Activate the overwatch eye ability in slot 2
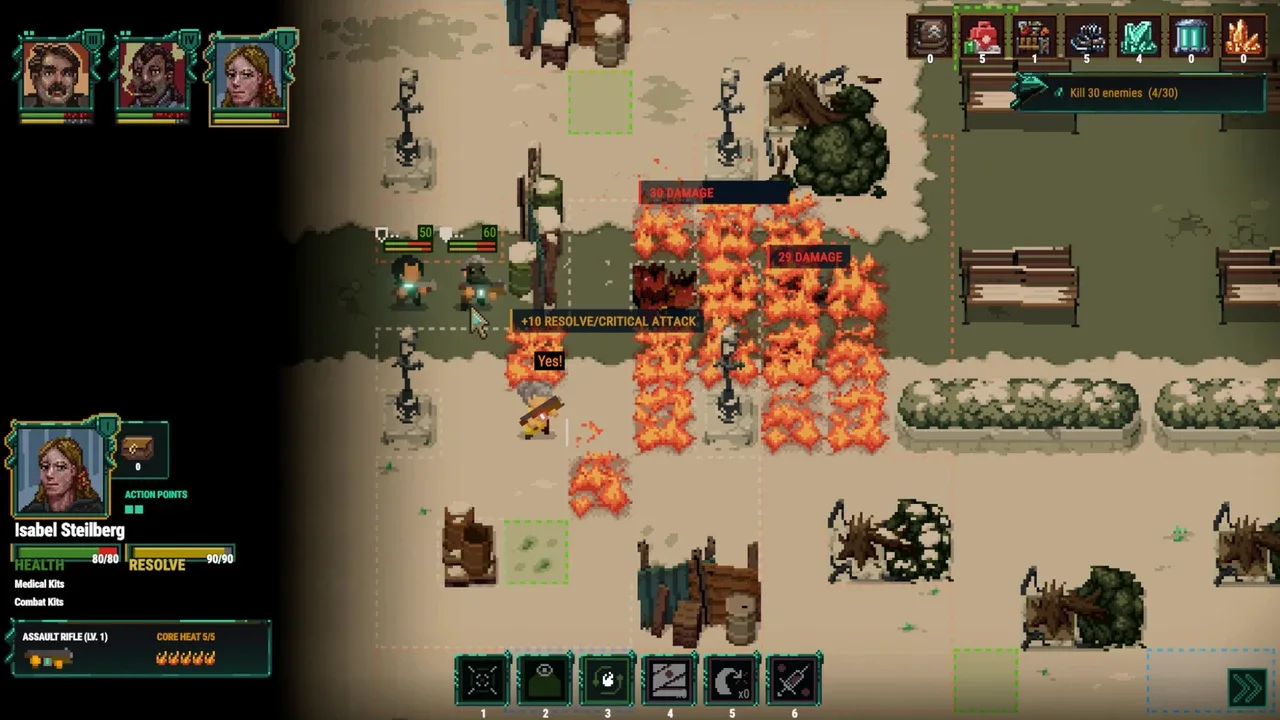Viewport: 1280px width, 720px height. tap(545, 681)
